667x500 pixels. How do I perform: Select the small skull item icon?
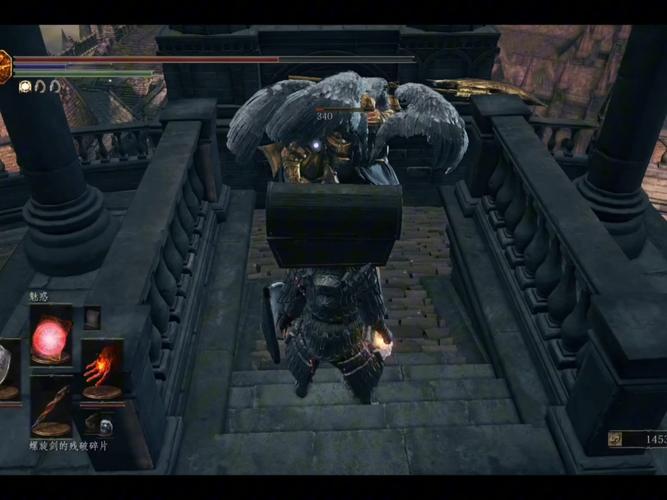pyautogui.click(x=102, y=424)
